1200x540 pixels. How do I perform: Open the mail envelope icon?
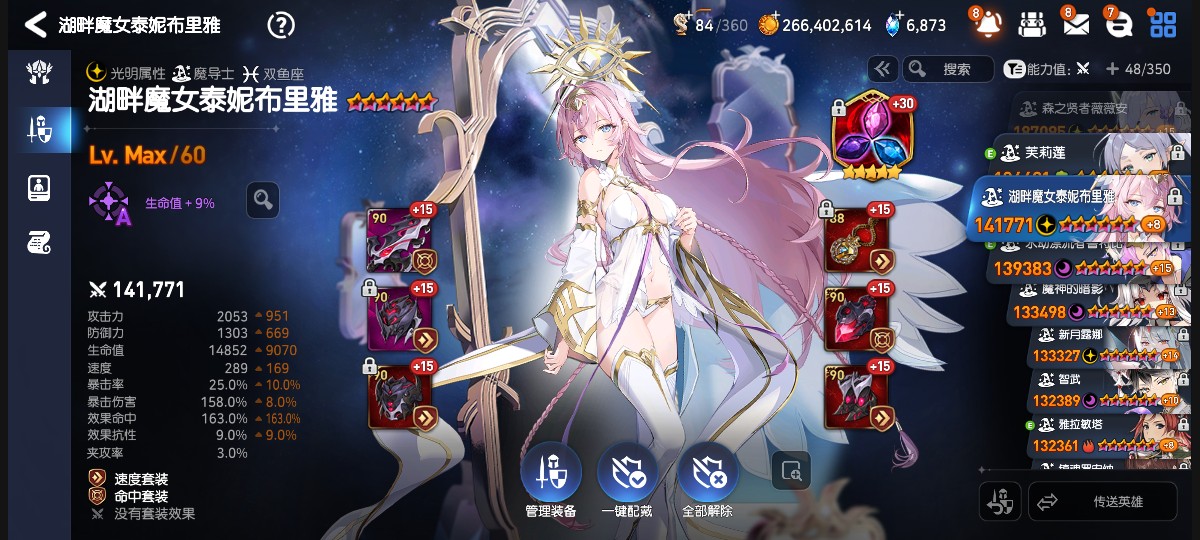pyautogui.click(x=1075, y=24)
